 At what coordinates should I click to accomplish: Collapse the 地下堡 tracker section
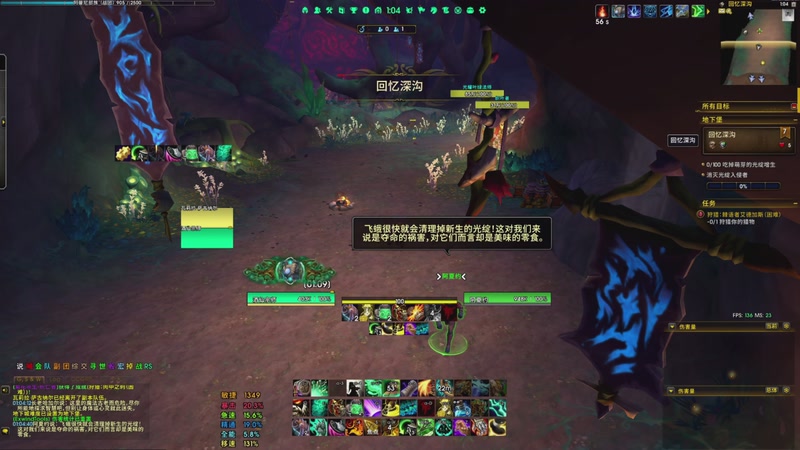click(792, 120)
